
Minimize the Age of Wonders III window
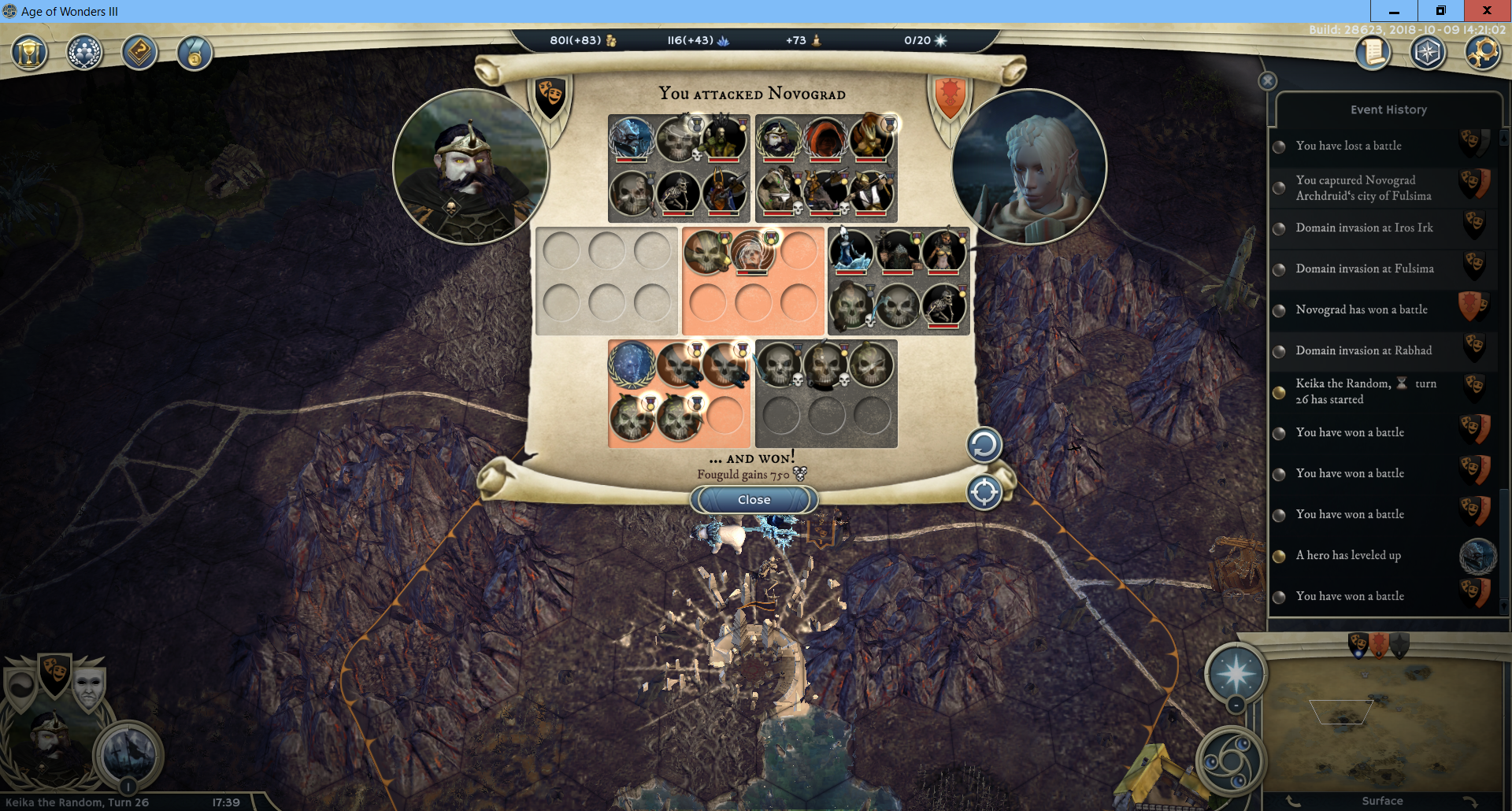(1394, 11)
